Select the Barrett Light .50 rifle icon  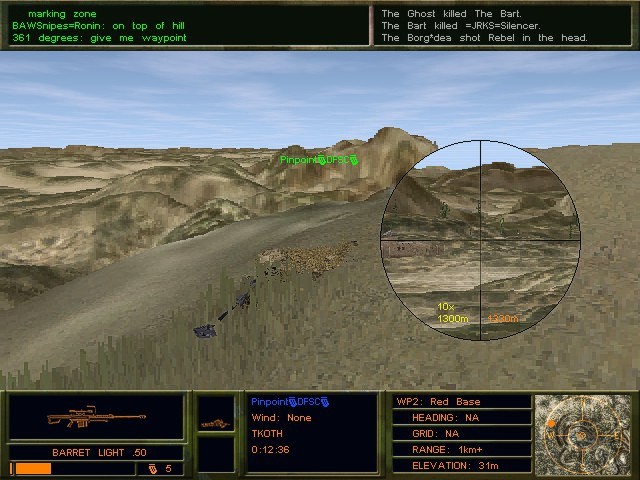tap(97, 417)
